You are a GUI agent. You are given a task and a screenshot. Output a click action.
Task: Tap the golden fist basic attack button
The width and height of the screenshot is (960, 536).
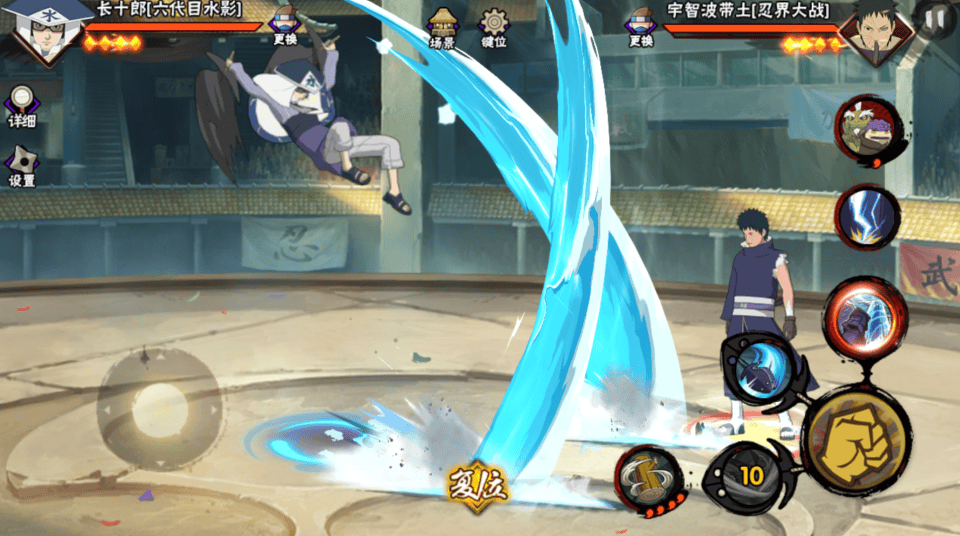coord(856,440)
